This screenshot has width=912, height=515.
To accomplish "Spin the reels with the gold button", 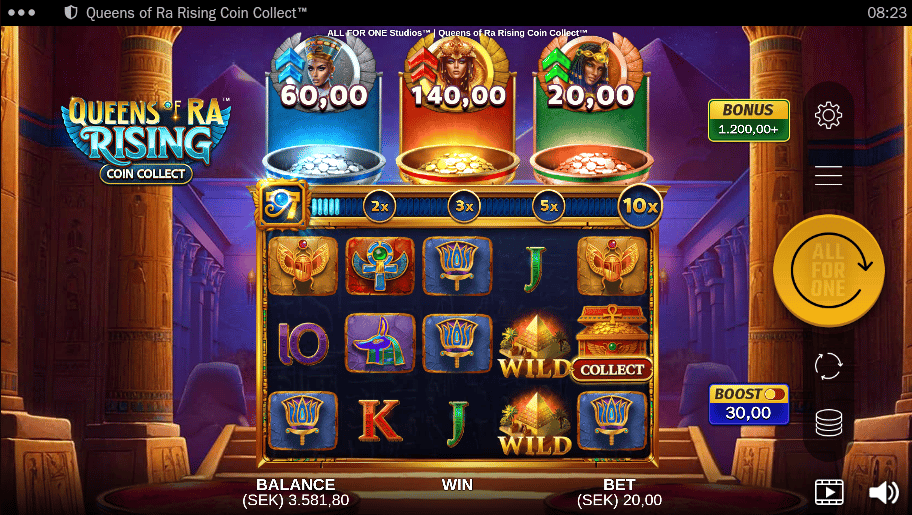I will point(828,270).
